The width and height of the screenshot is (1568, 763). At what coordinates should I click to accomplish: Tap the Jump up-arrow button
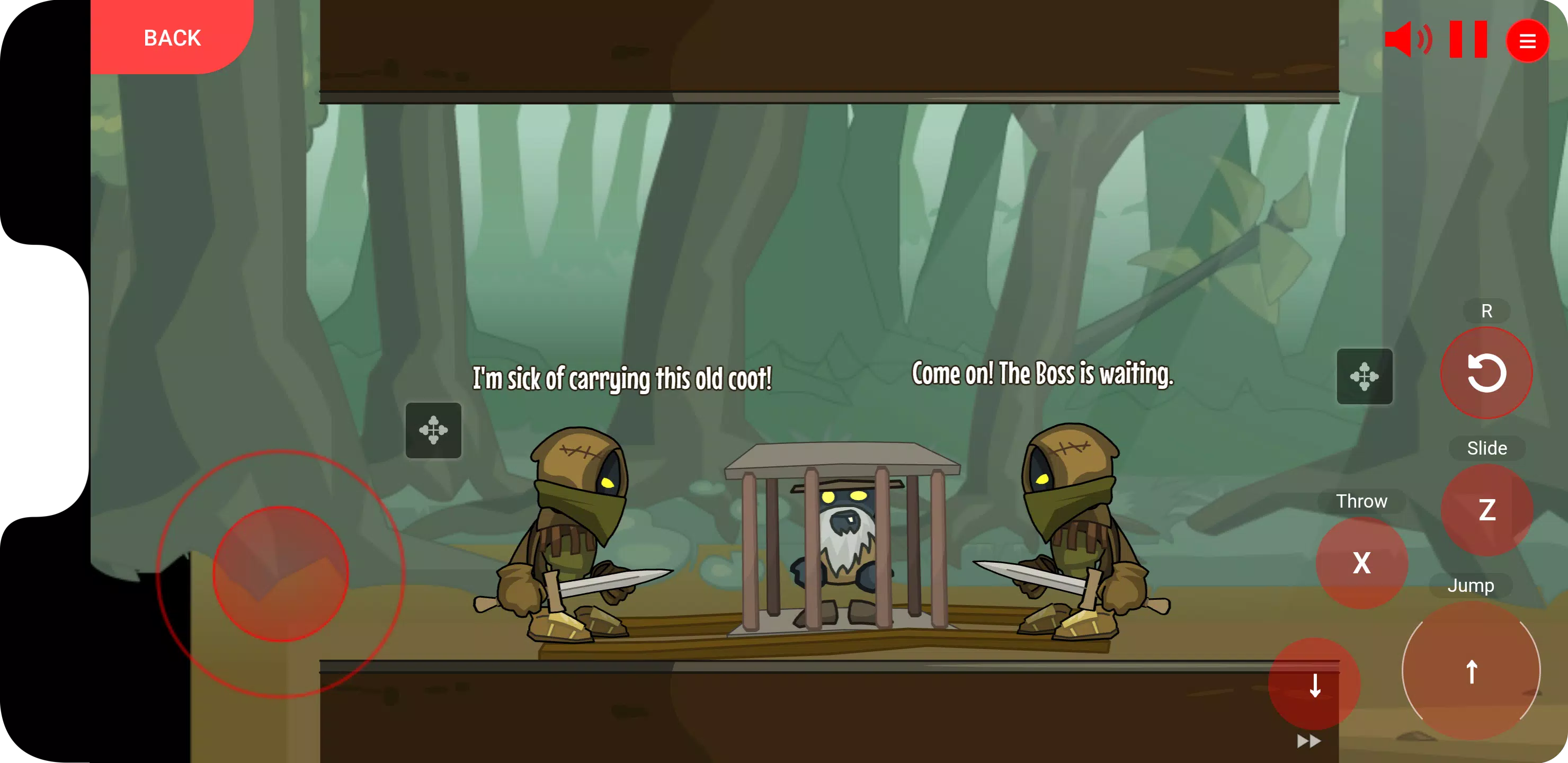pyautogui.click(x=1471, y=671)
